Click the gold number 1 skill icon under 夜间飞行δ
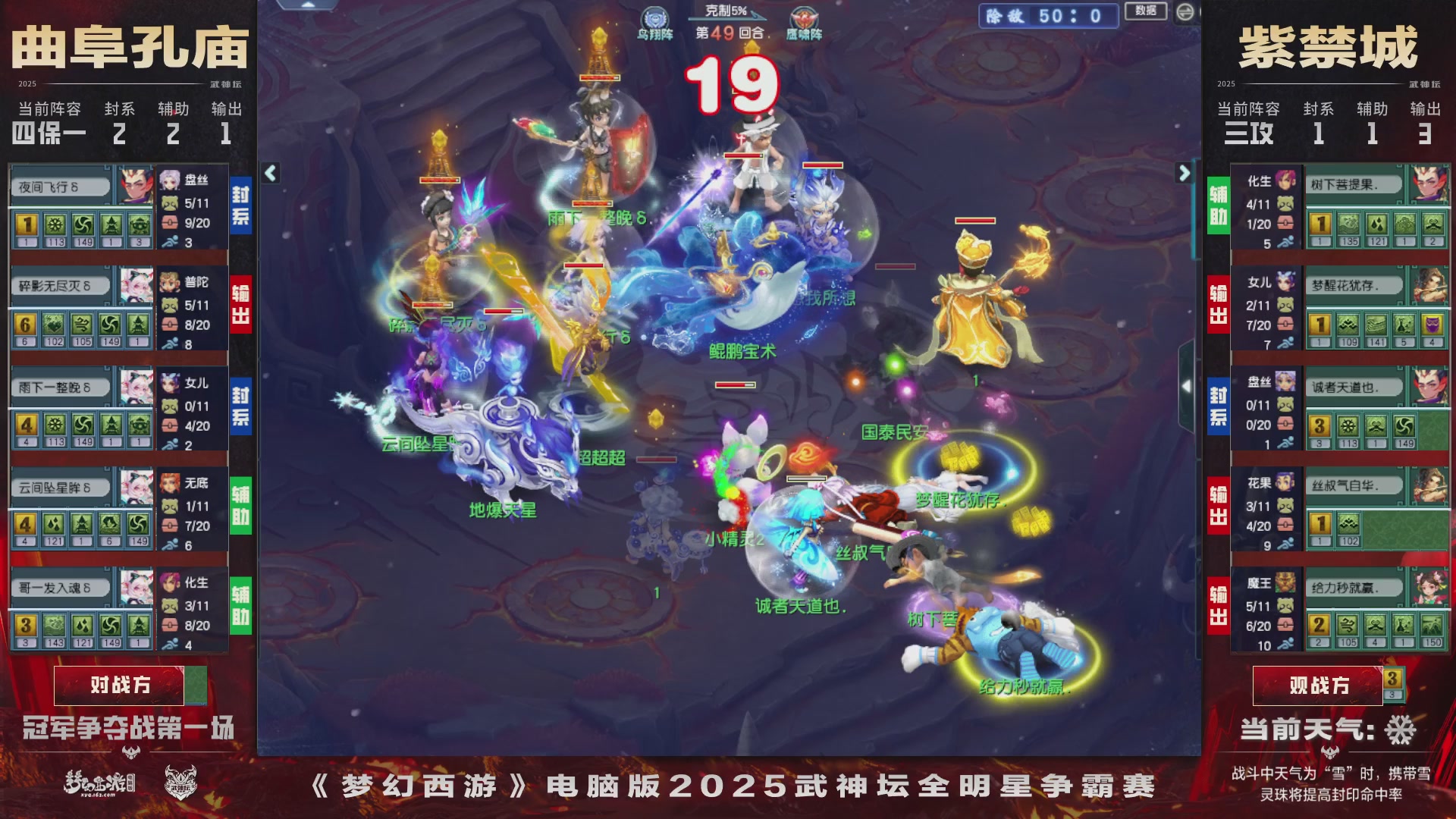This screenshot has height=819, width=1456. click(25, 225)
